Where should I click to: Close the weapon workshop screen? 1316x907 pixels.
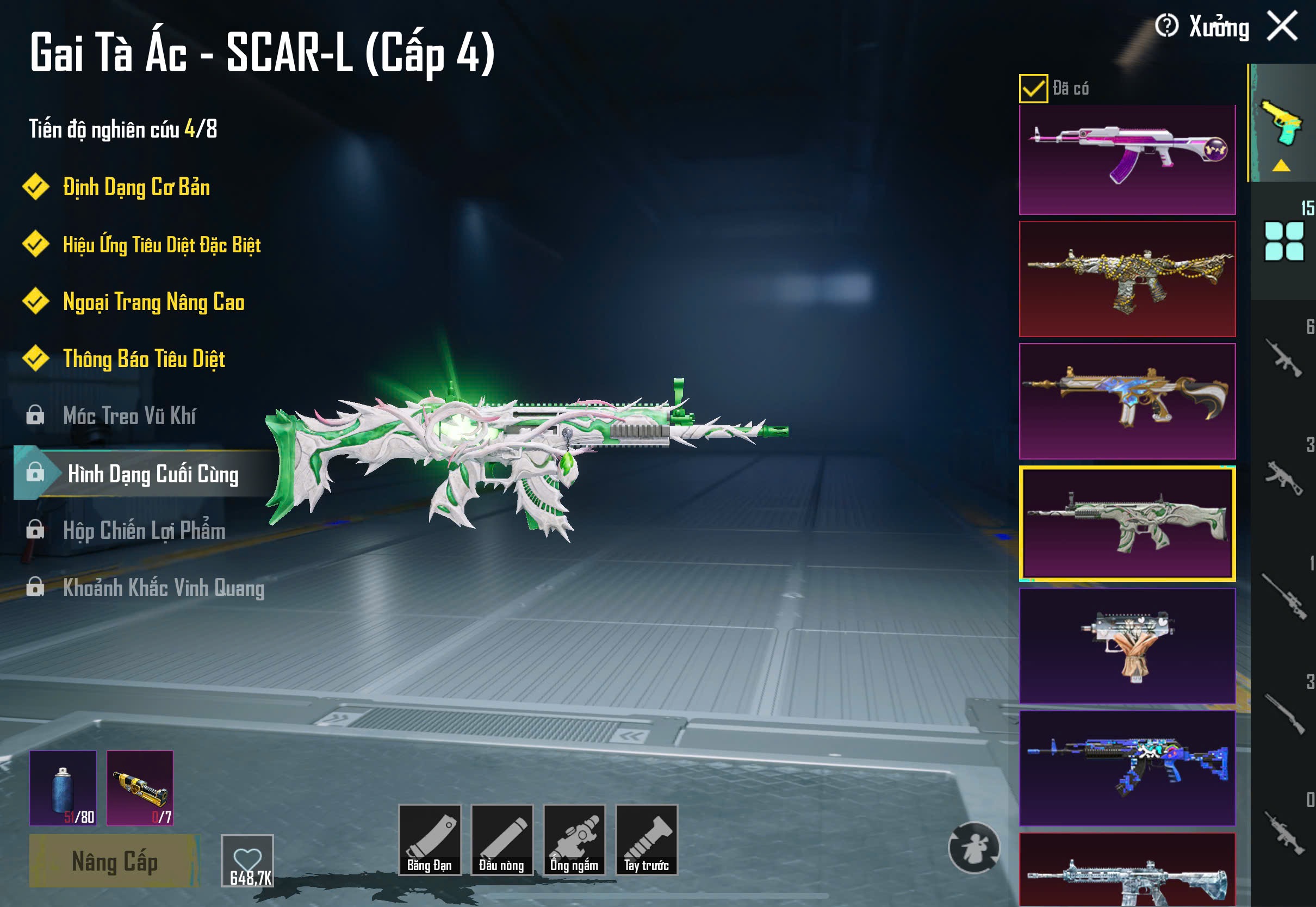(1282, 26)
